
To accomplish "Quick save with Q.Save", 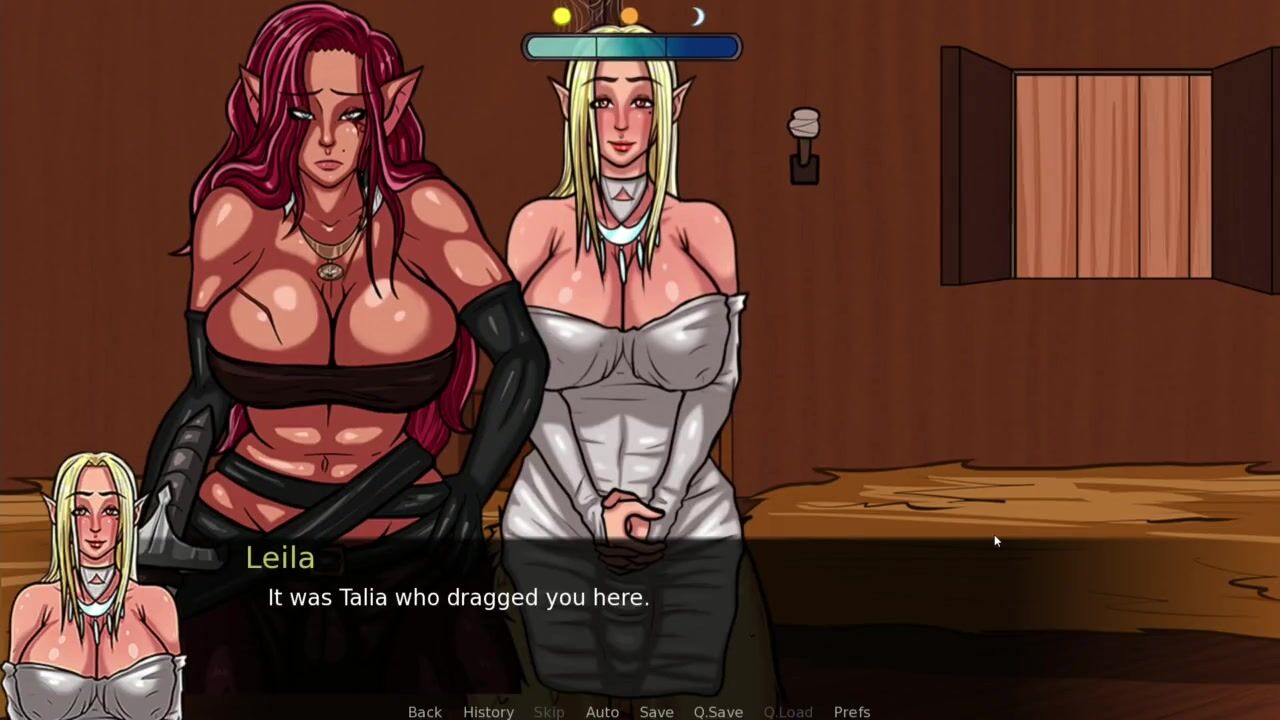I will coord(718,711).
